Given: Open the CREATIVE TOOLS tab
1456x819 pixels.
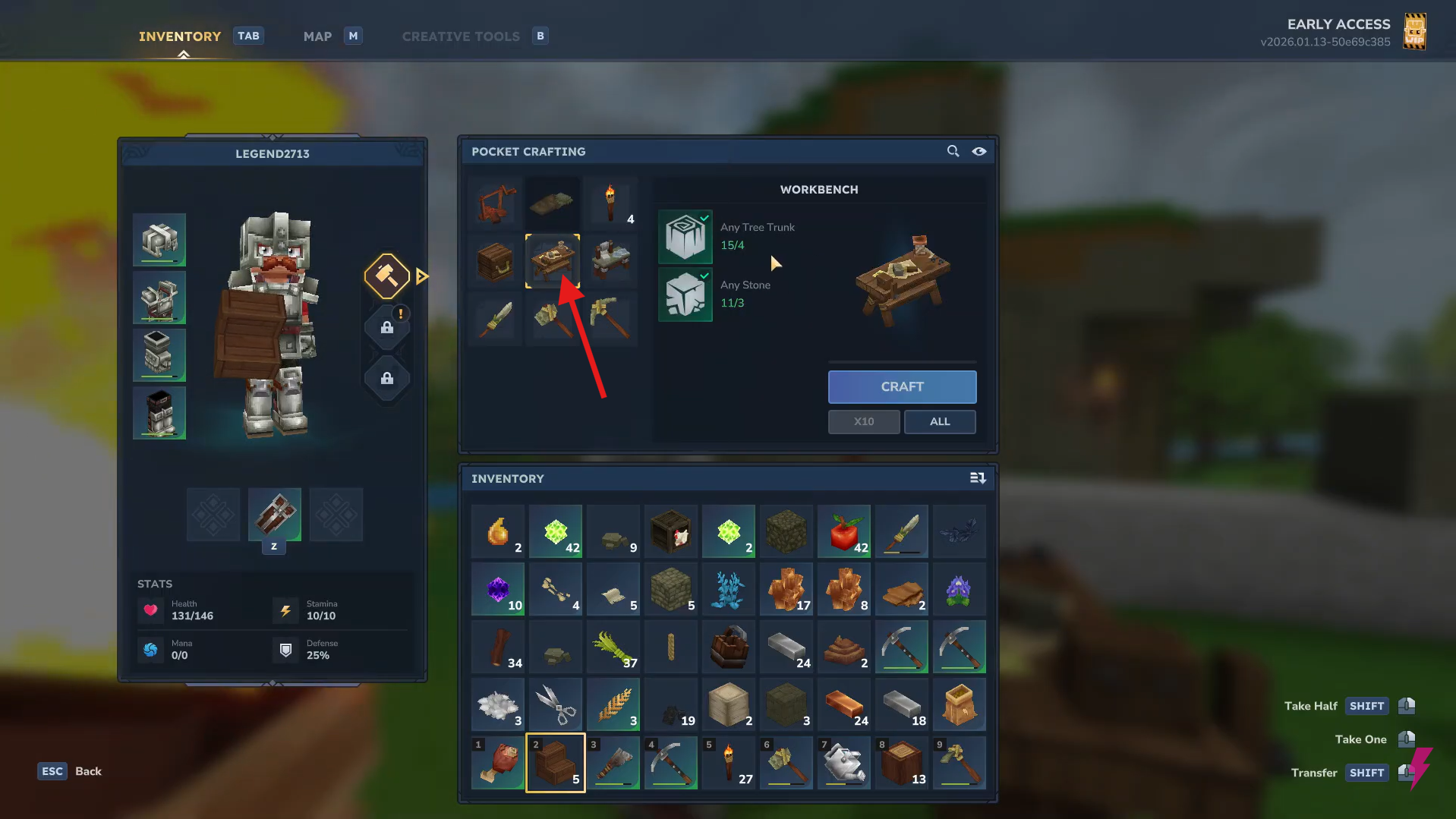Looking at the screenshot, I should tap(461, 36).
